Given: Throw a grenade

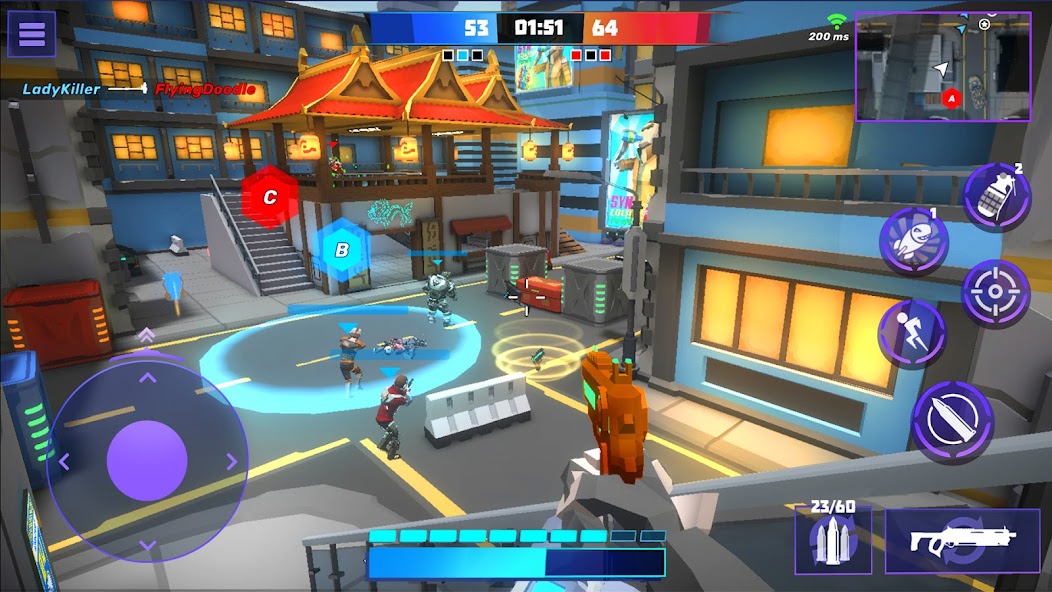Looking at the screenshot, I should point(996,197).
